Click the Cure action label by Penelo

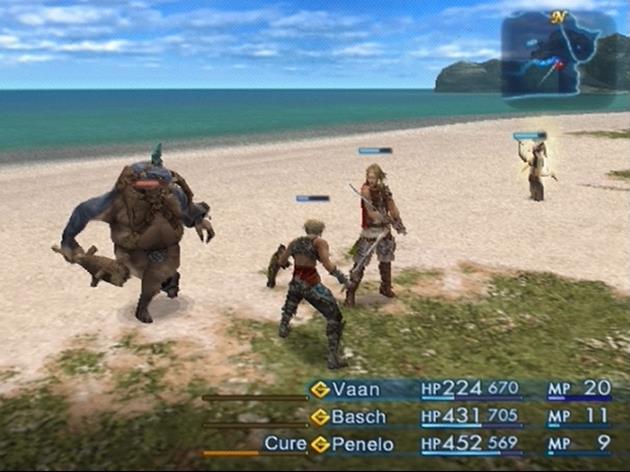[x=285, y=443]
